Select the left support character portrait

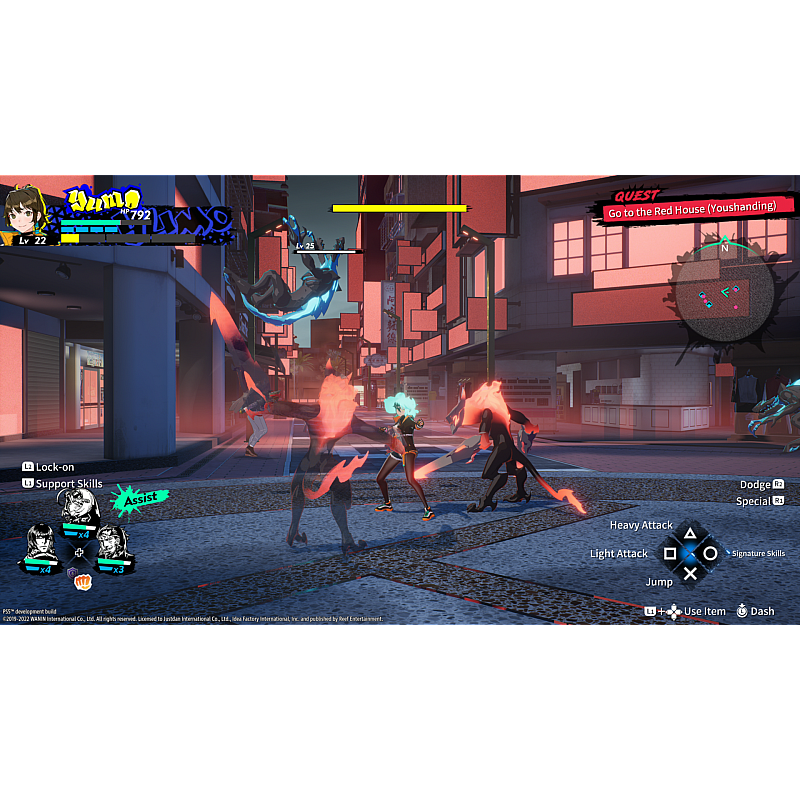pos(41,545)
